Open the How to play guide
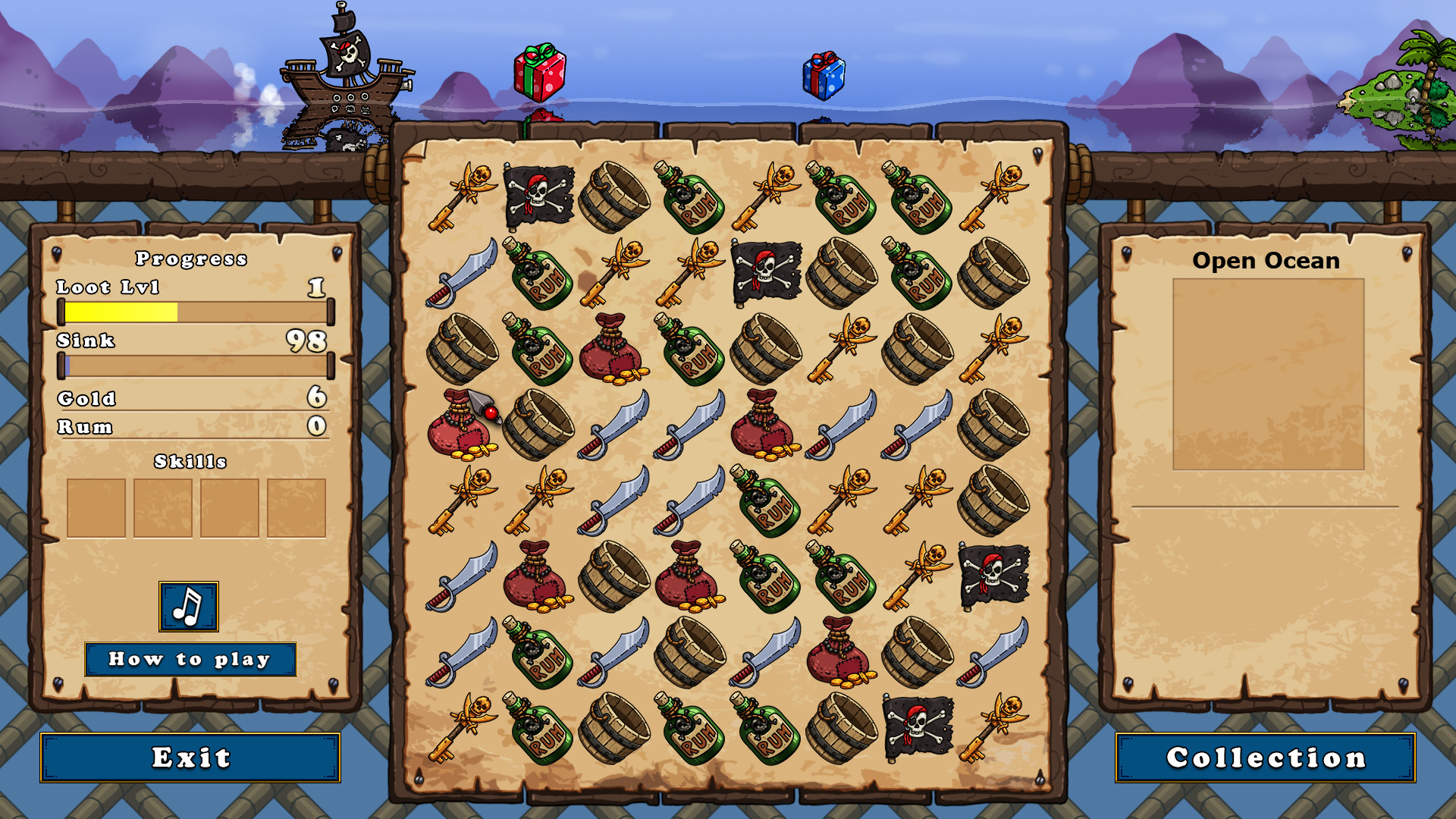 coord(191,659)
